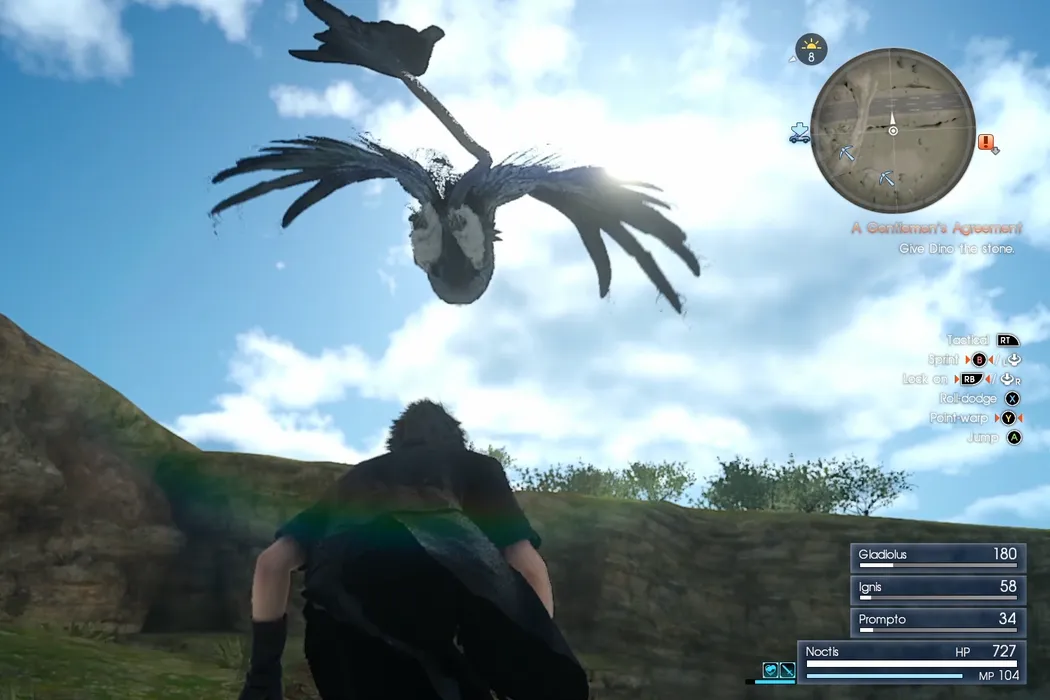Choose the Ignis party panel
The image size is (1050, 700).
937,590
